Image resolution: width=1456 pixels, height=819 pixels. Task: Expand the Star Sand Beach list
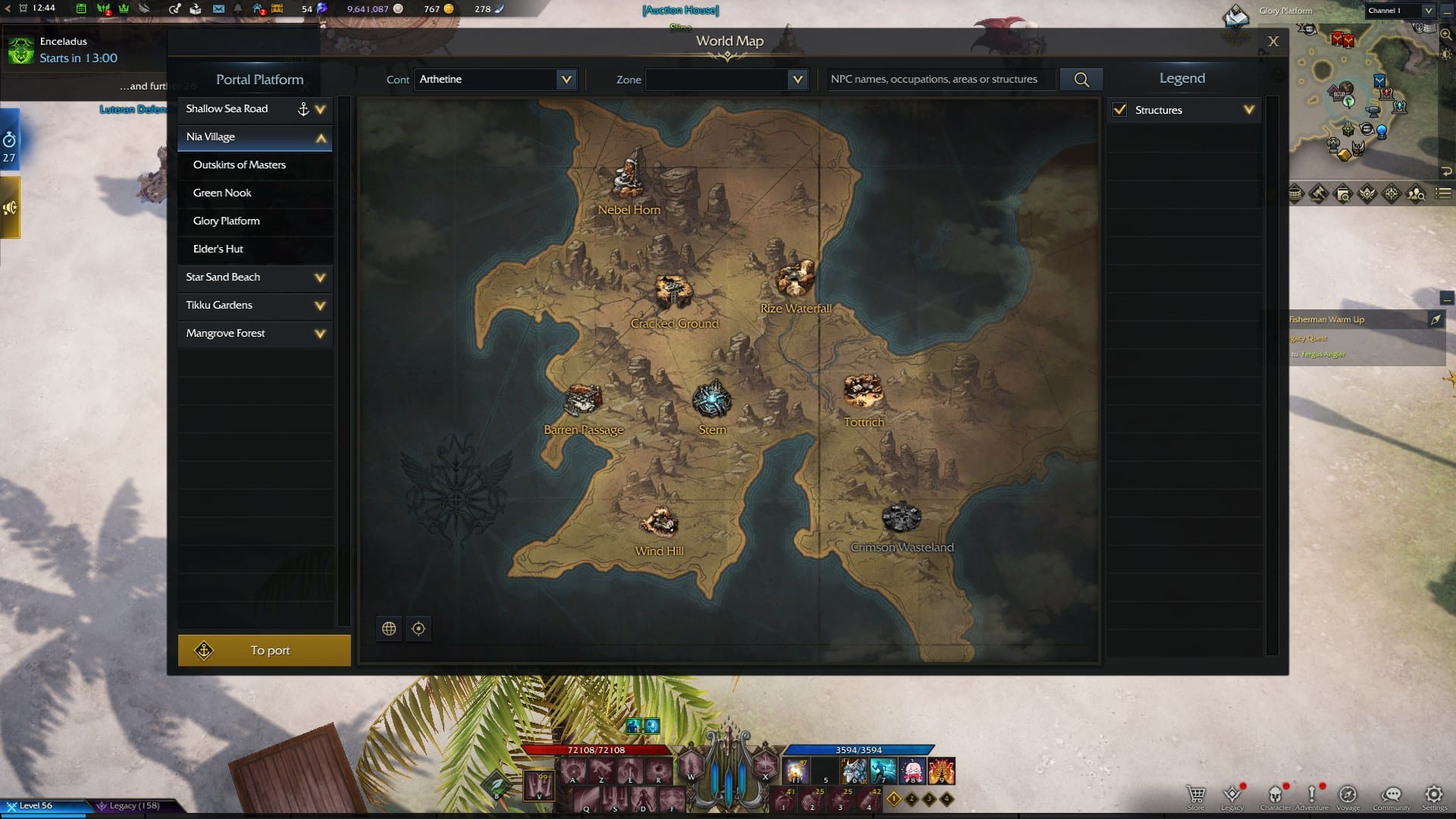click(320, 278)
